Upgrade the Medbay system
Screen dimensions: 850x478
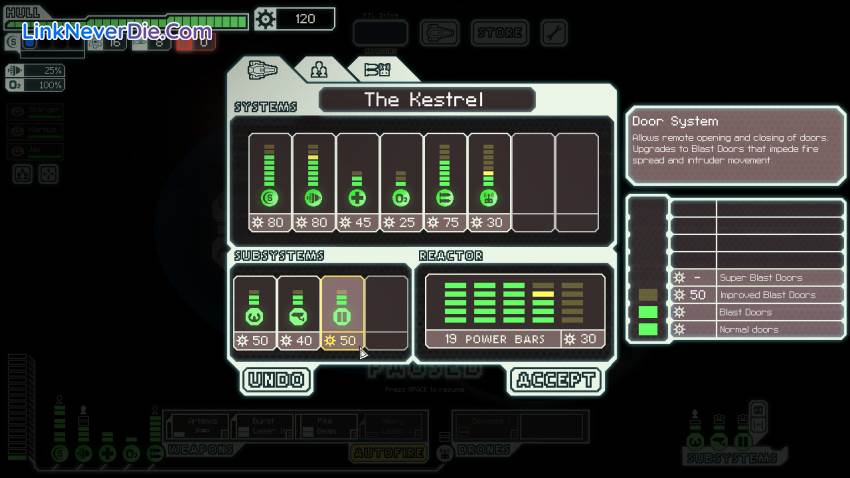(358, 182)
